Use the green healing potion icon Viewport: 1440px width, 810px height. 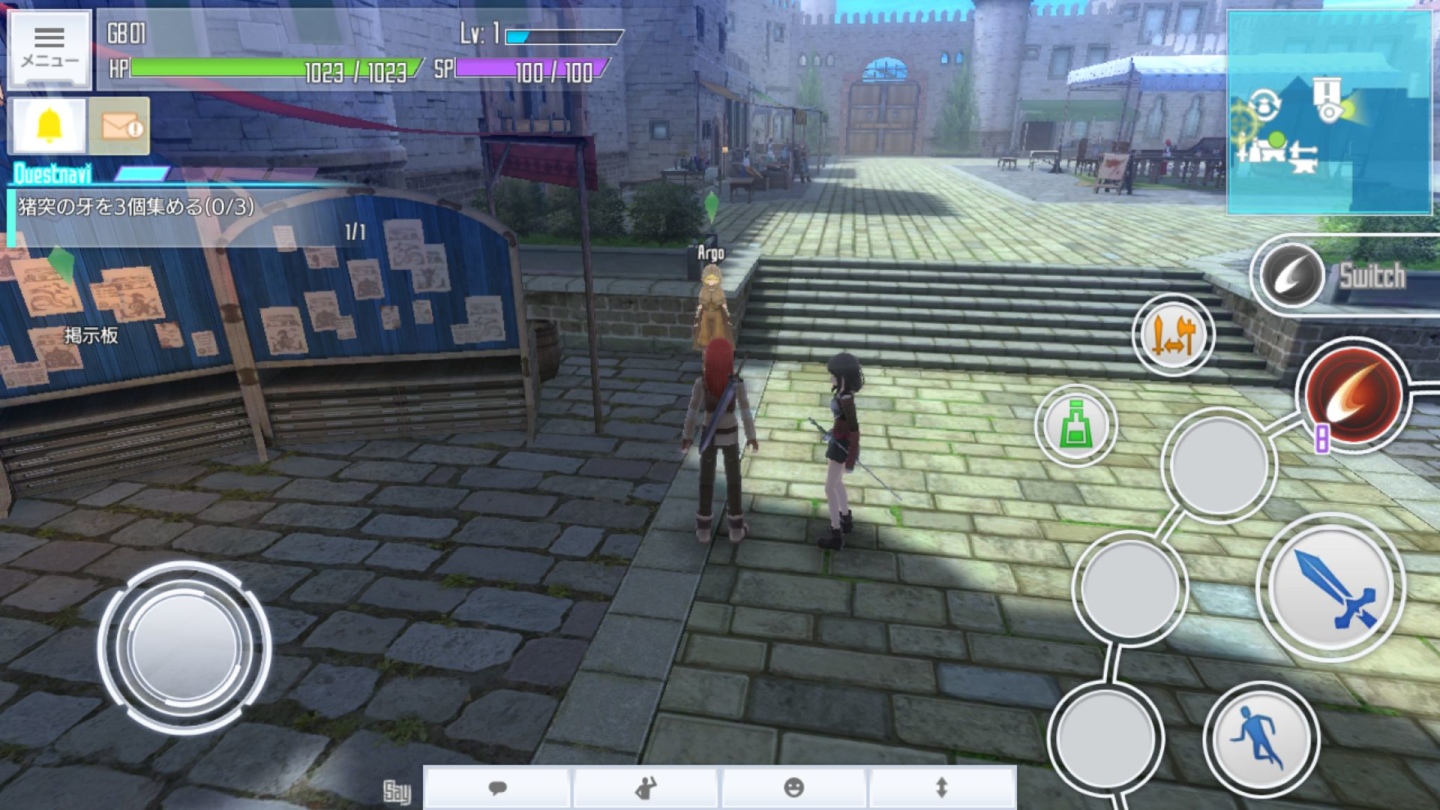pyautogui.click(x=1076, y=425)
